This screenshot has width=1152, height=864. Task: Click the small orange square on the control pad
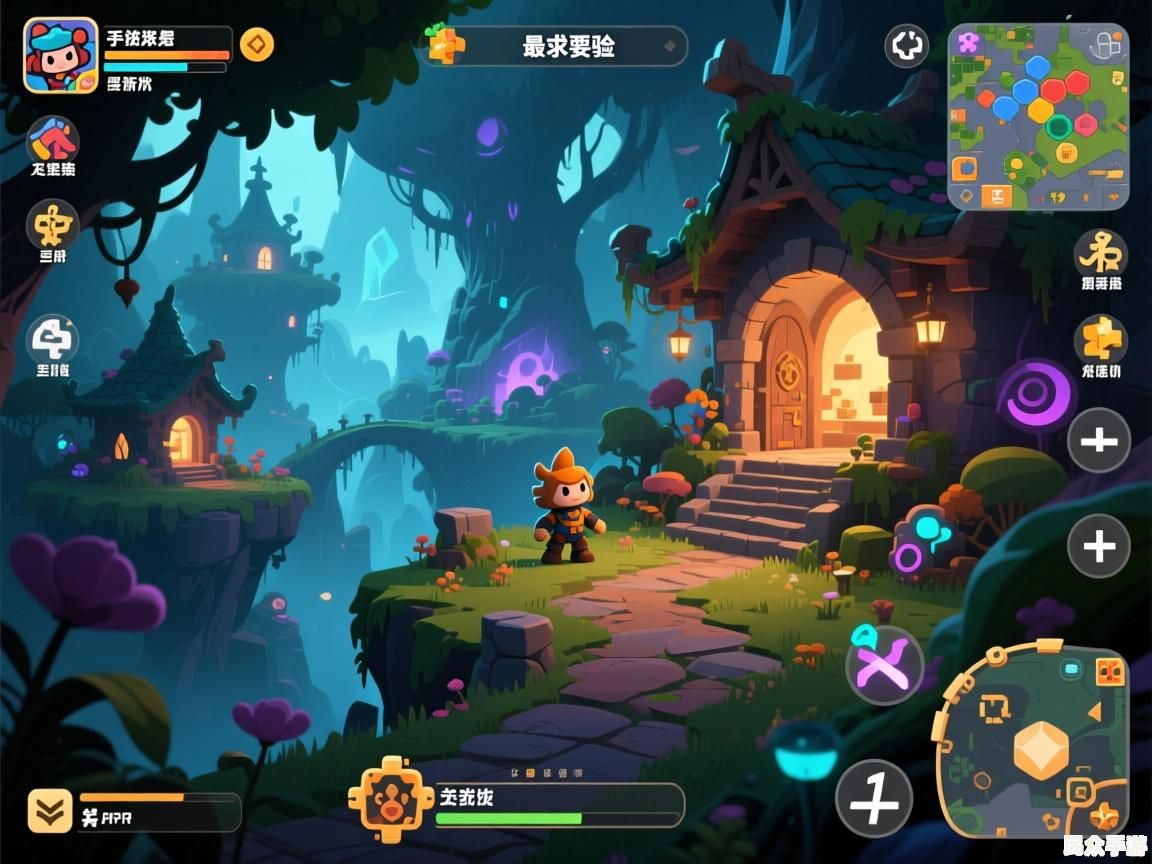click(1110, 672)
